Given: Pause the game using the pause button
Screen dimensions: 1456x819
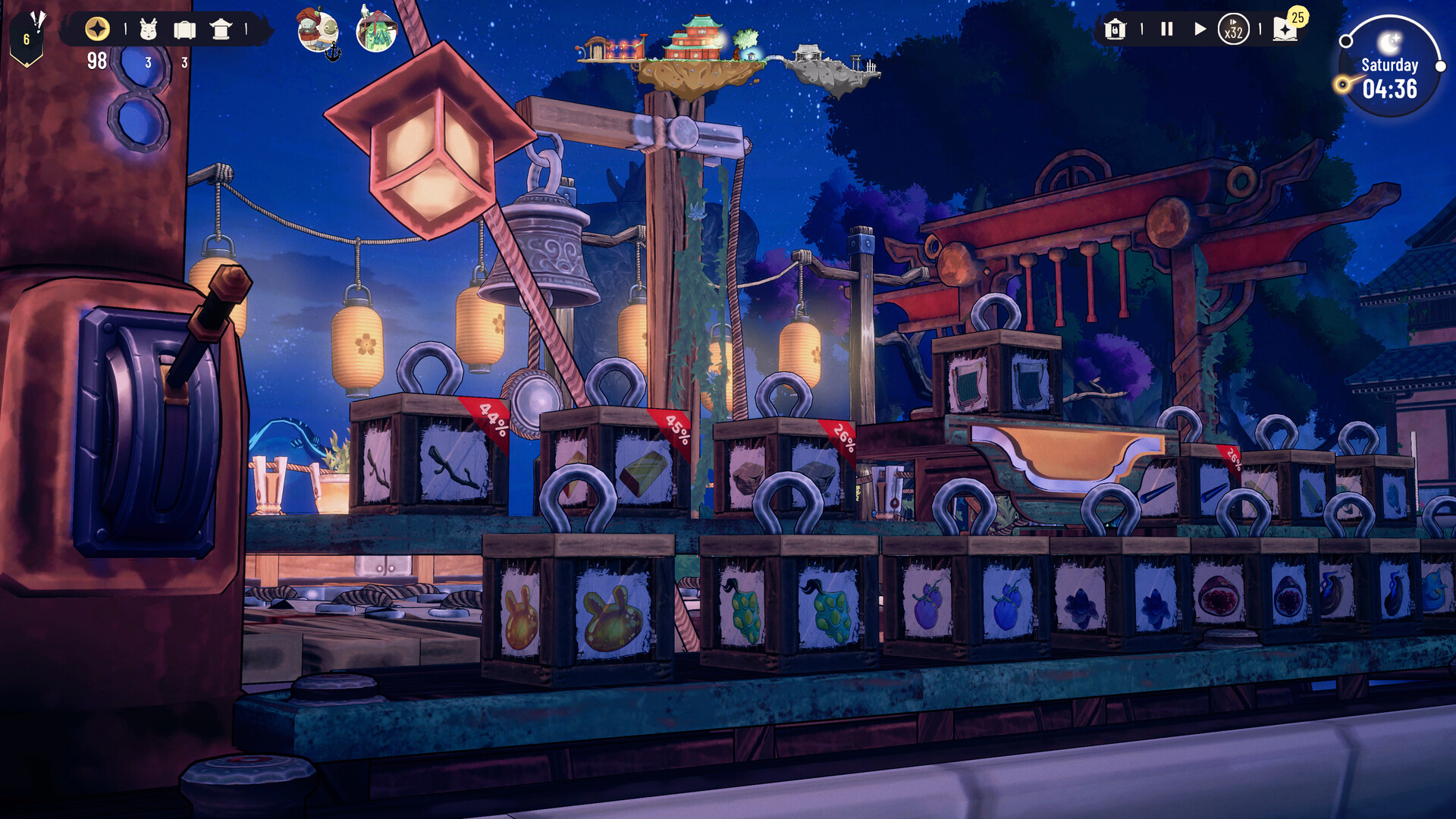Looking at the screenshot, I should tap(1166, 30).
